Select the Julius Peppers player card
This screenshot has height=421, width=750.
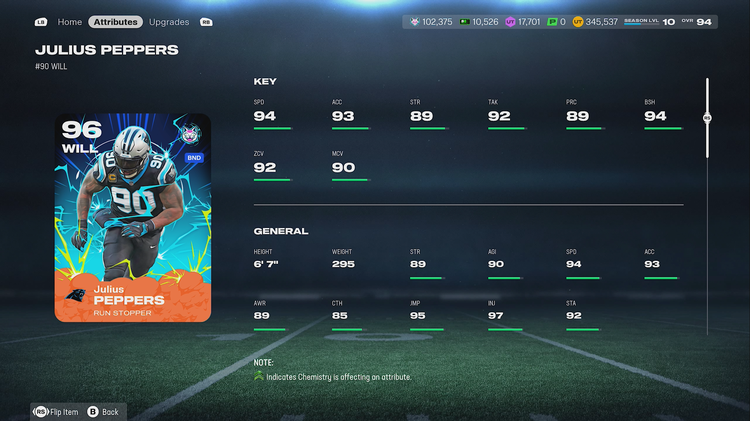tap(133, 217)
